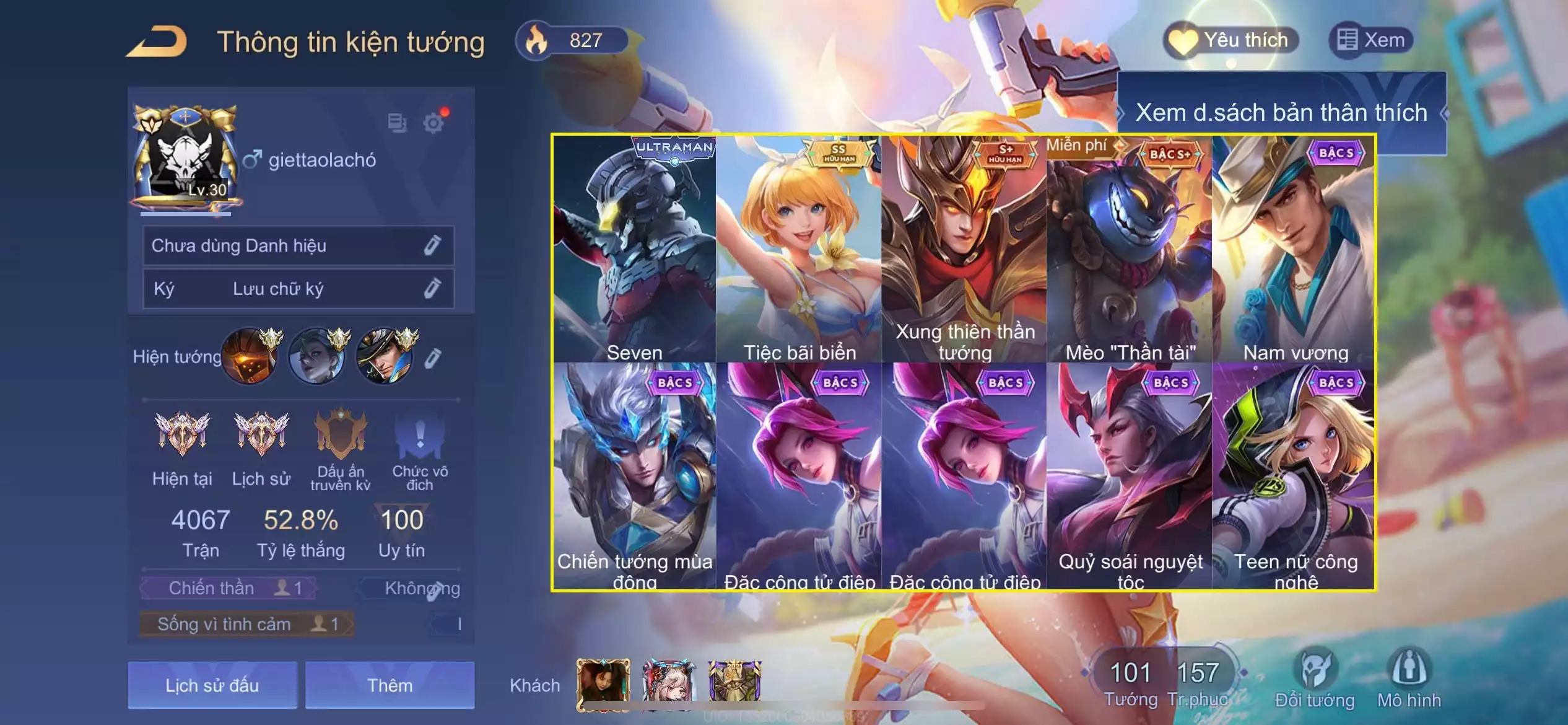Viewport: 1568px width, 725px height.
Task: Choose the Xung thiên thần tướng skin
Action: click(964, 249)
